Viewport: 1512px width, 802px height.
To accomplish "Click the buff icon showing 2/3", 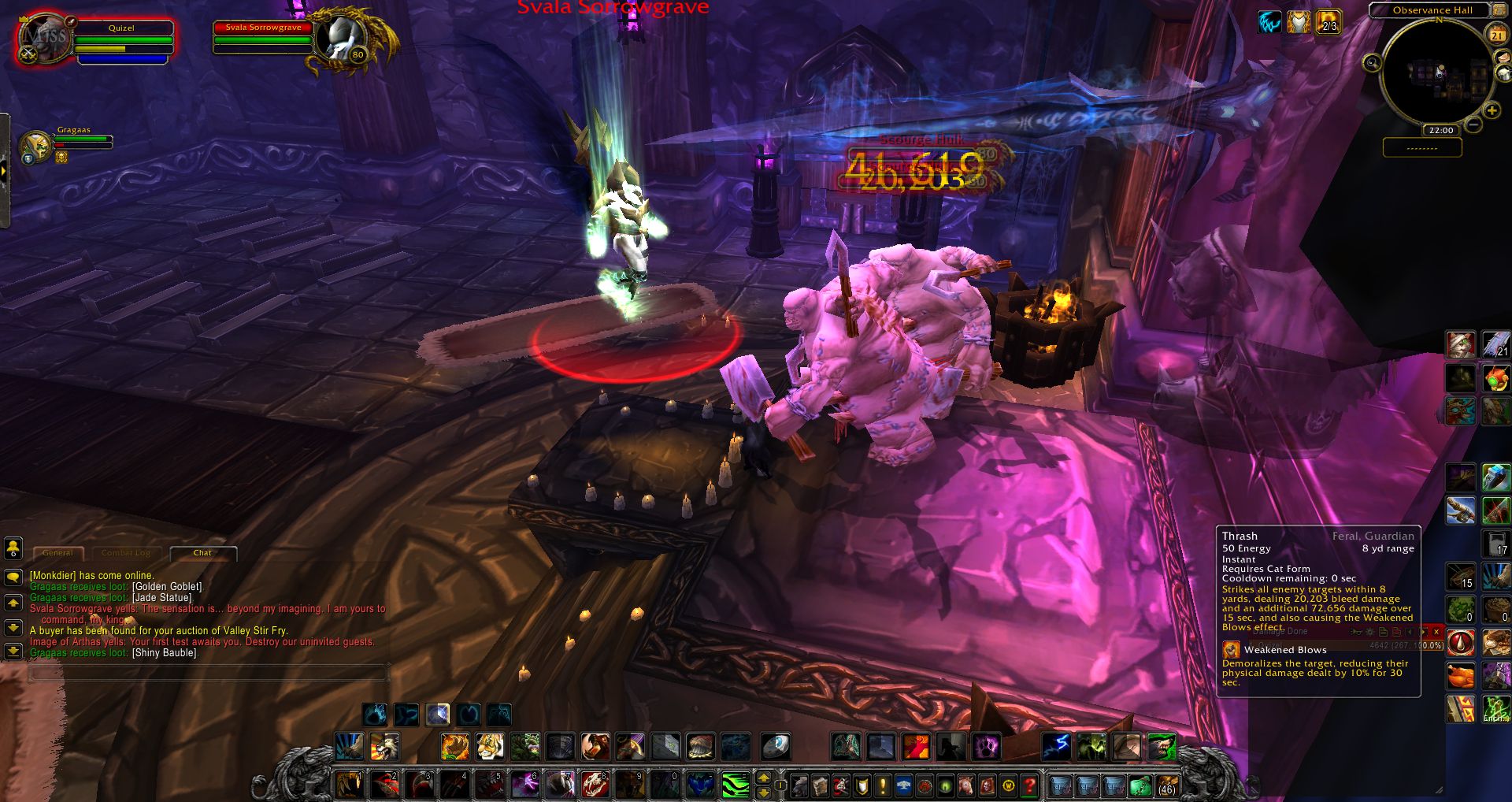I will pos(1327,21).
